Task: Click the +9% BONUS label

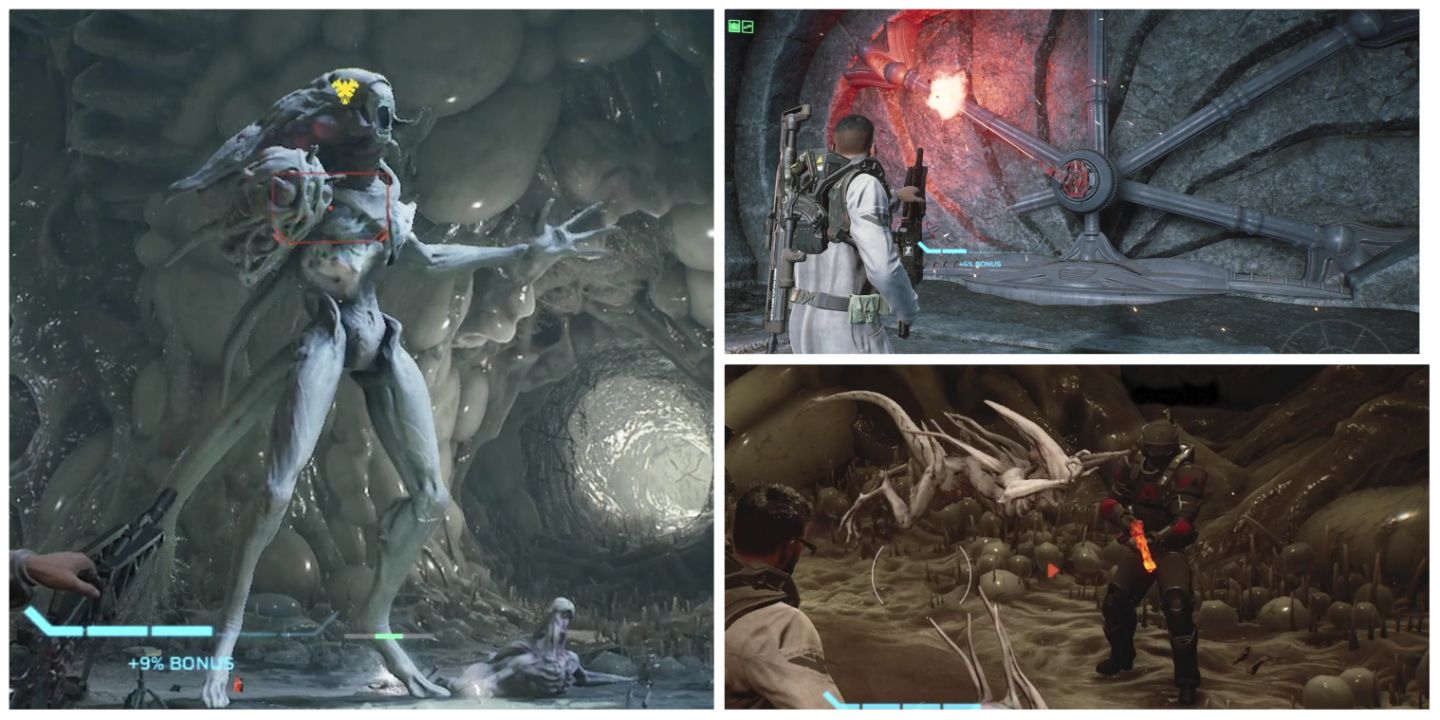Action: click(x=181, y=662)
